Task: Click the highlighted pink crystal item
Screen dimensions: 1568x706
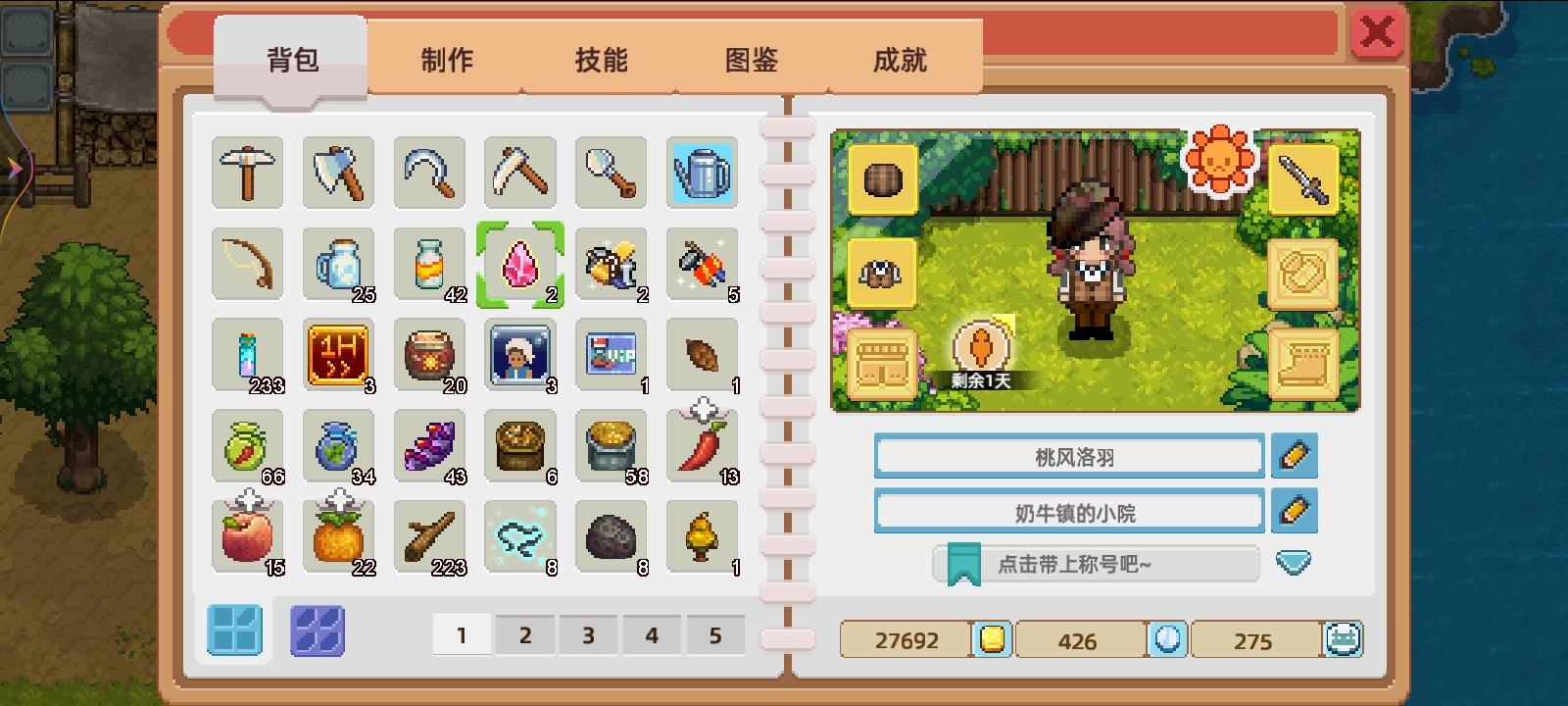Action: pos(520,263)
